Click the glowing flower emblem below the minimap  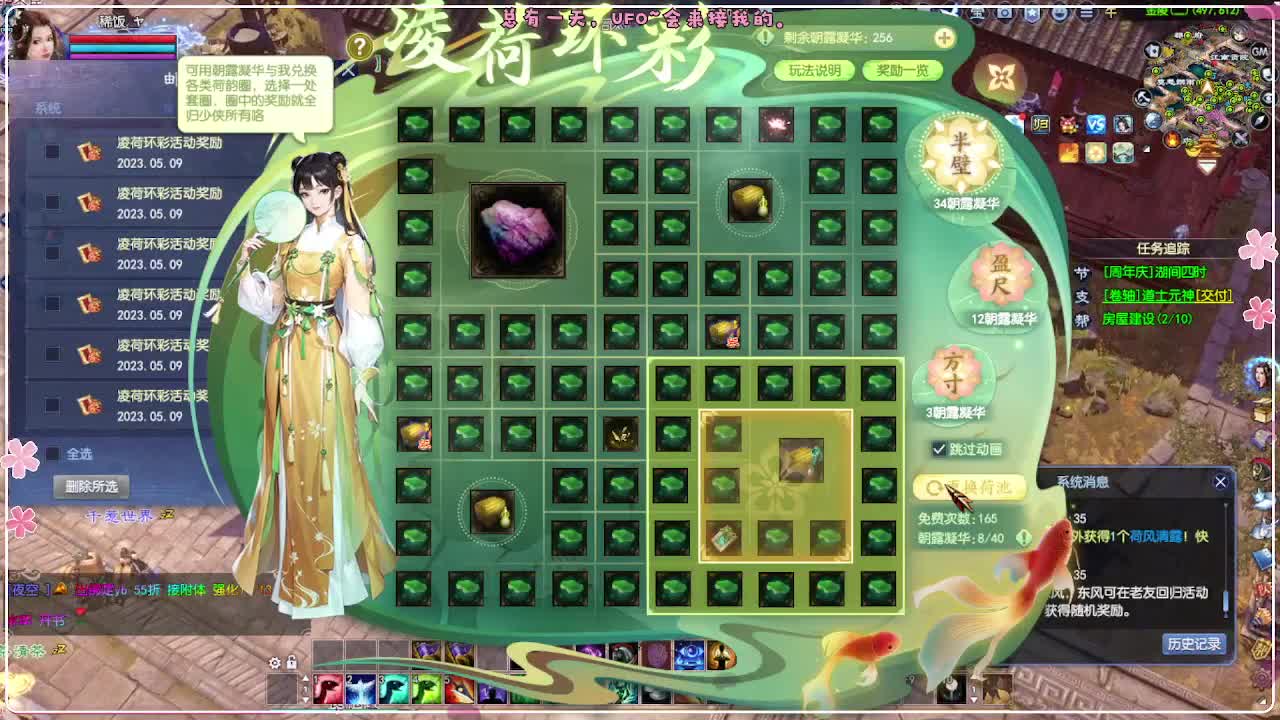[x=1095, y=152]
